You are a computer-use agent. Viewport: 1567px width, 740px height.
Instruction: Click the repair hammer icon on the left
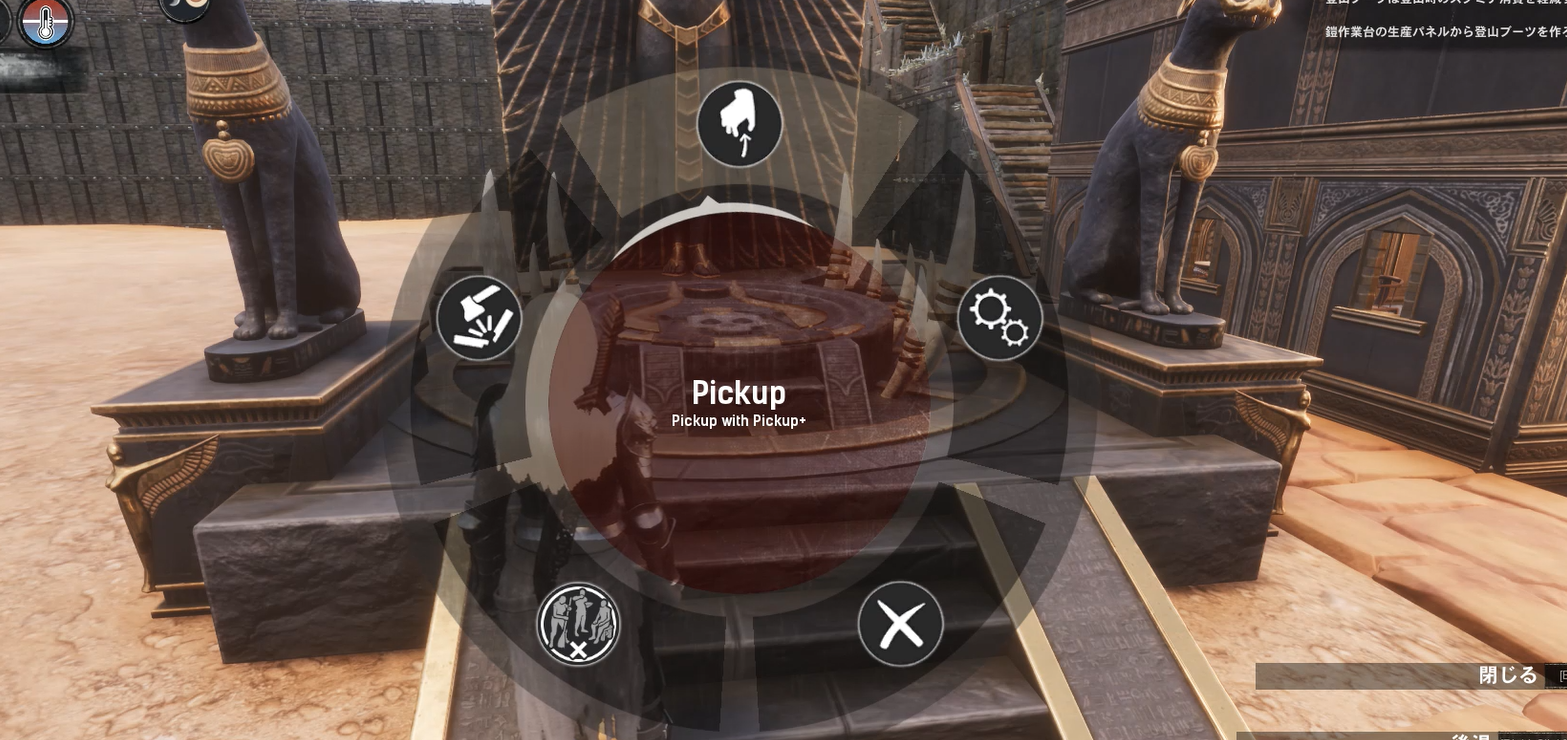pyautogui.click(x=478, y=319)
